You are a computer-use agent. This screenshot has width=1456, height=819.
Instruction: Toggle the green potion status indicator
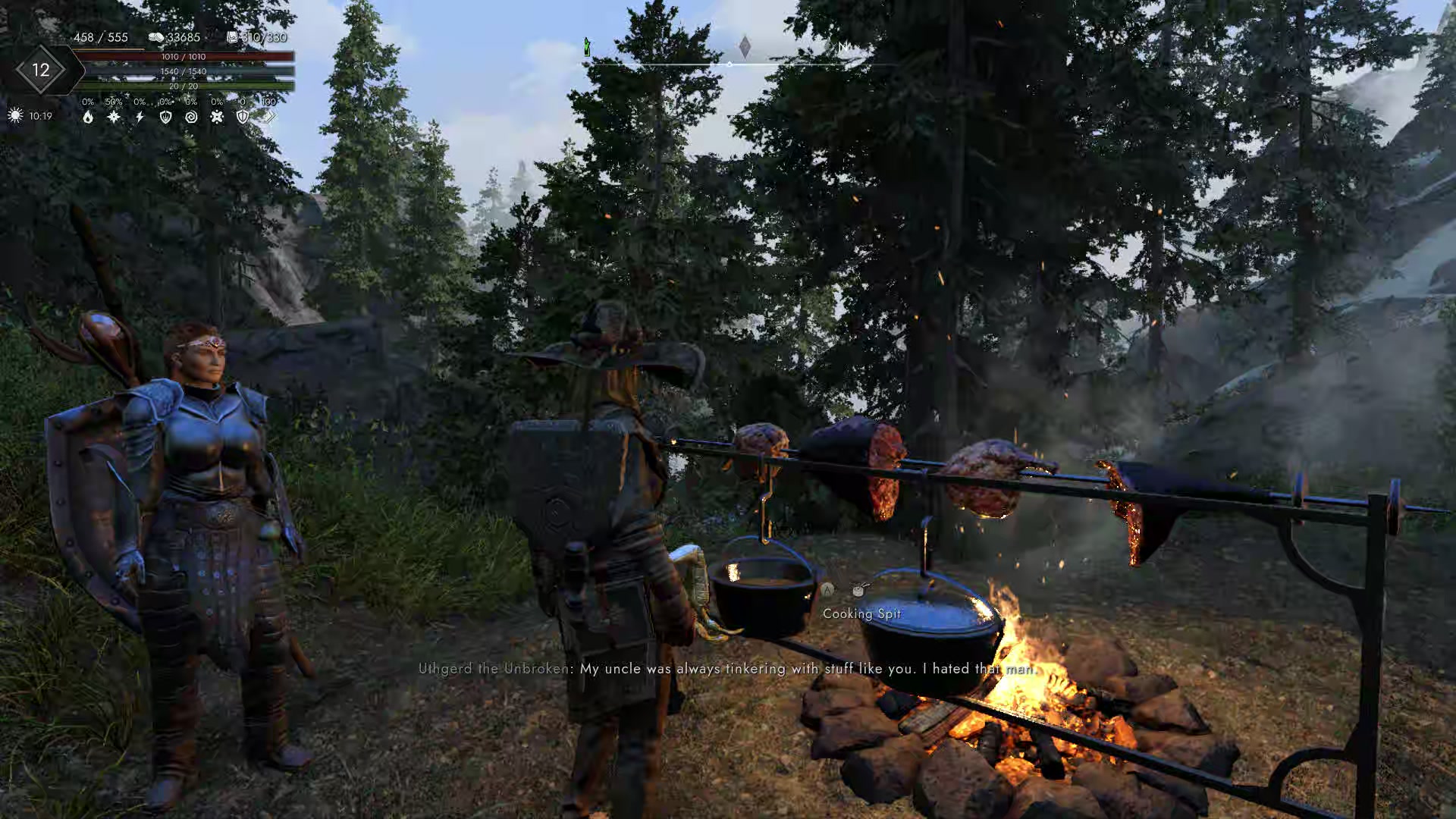[x=586, y=45]
